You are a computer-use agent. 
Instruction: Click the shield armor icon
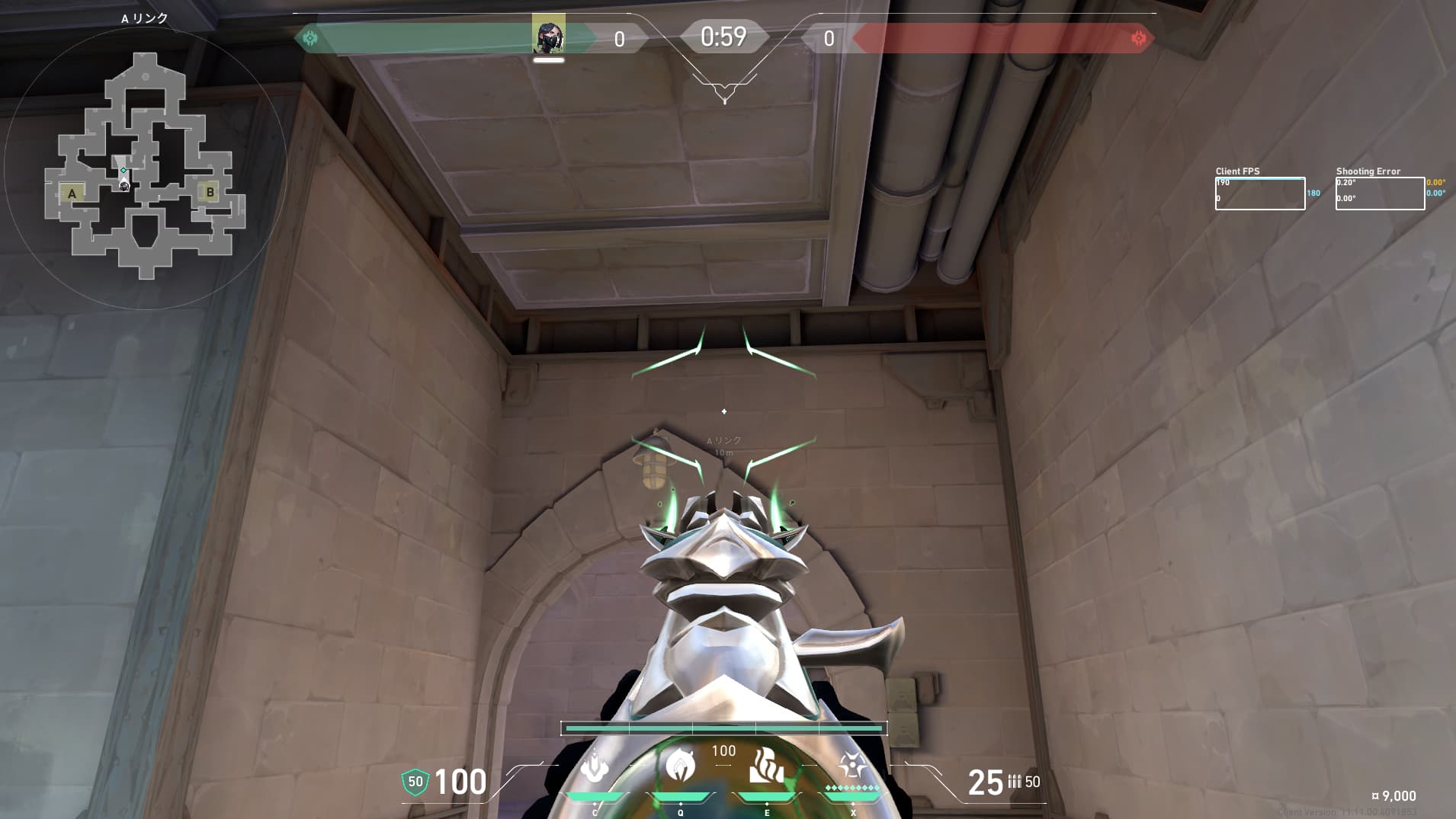(x=415, y=782)
